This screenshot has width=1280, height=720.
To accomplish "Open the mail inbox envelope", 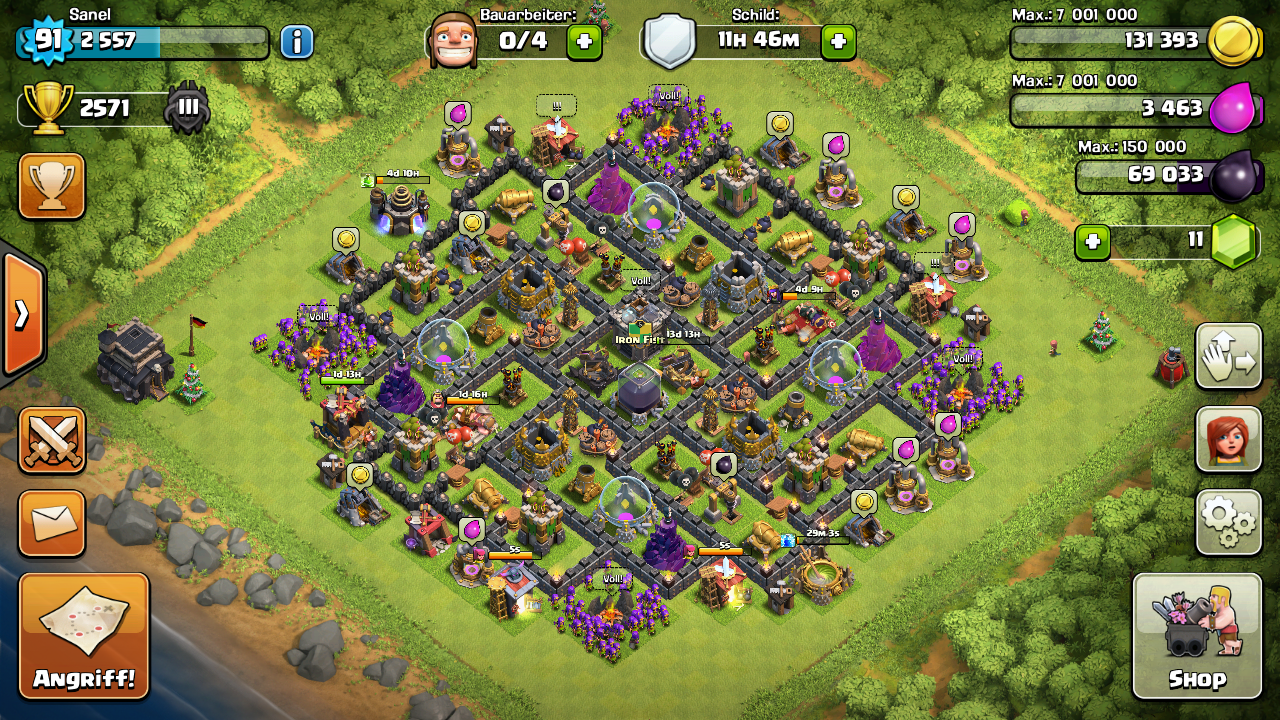I will point(51,523).
